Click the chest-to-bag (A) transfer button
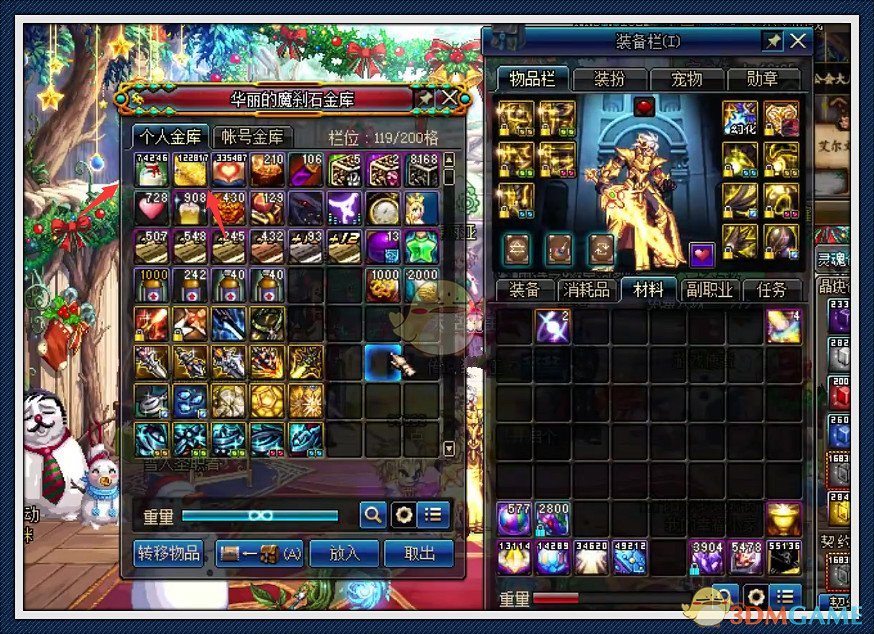The height and width of the screenshot is (634, 874). tap(259, 553)
